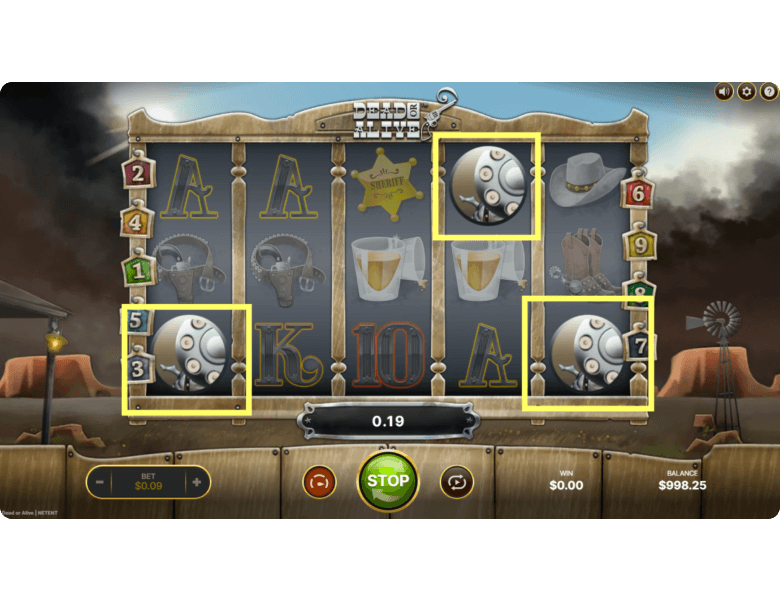Choose the green payline tag number 1

[x=138, y=269]
